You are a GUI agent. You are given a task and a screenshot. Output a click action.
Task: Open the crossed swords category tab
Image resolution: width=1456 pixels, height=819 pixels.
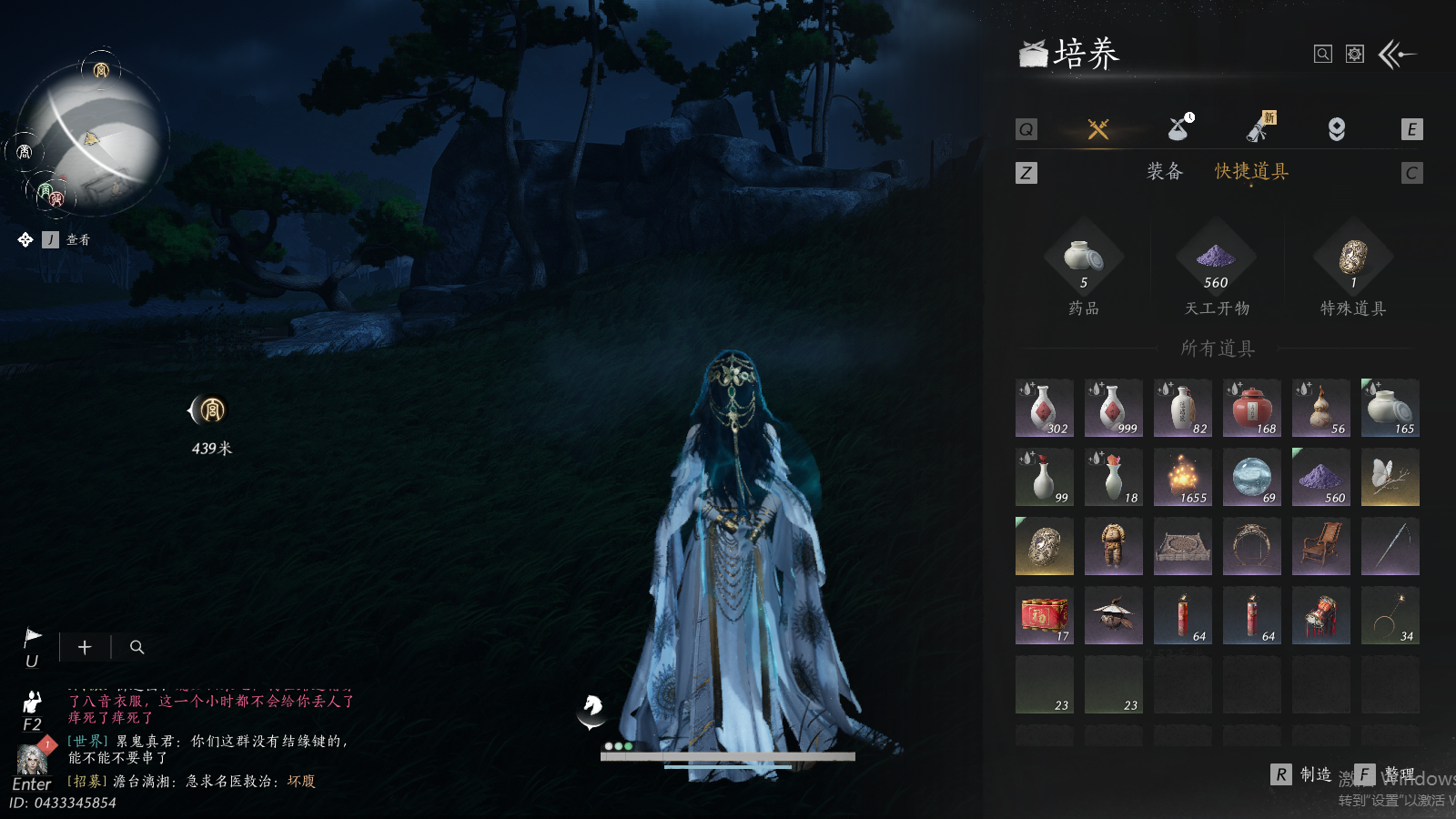(x=1098, y=129)
